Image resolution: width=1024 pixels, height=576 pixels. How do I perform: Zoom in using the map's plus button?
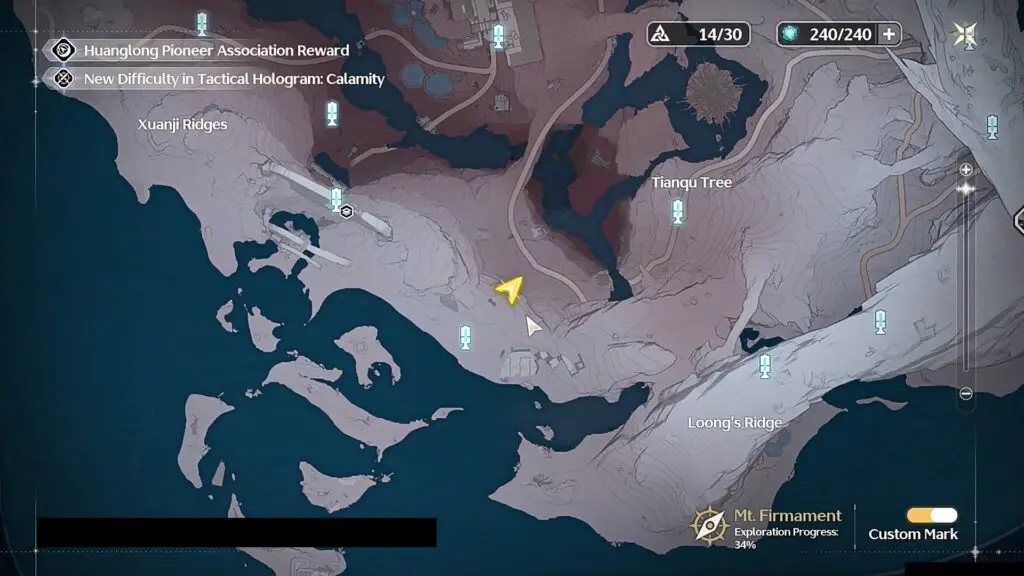966,169
